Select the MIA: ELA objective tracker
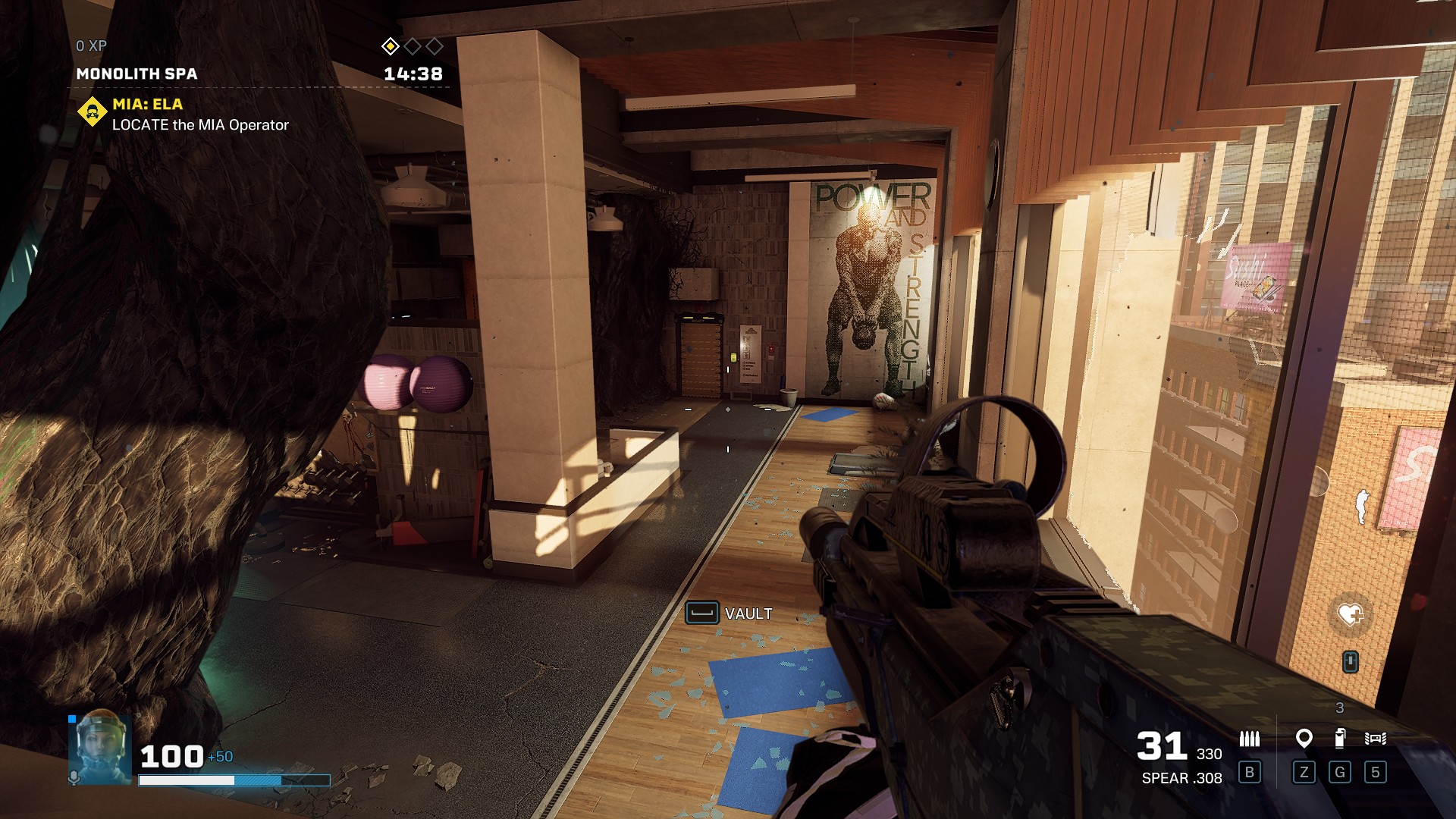 pos(148,105)
